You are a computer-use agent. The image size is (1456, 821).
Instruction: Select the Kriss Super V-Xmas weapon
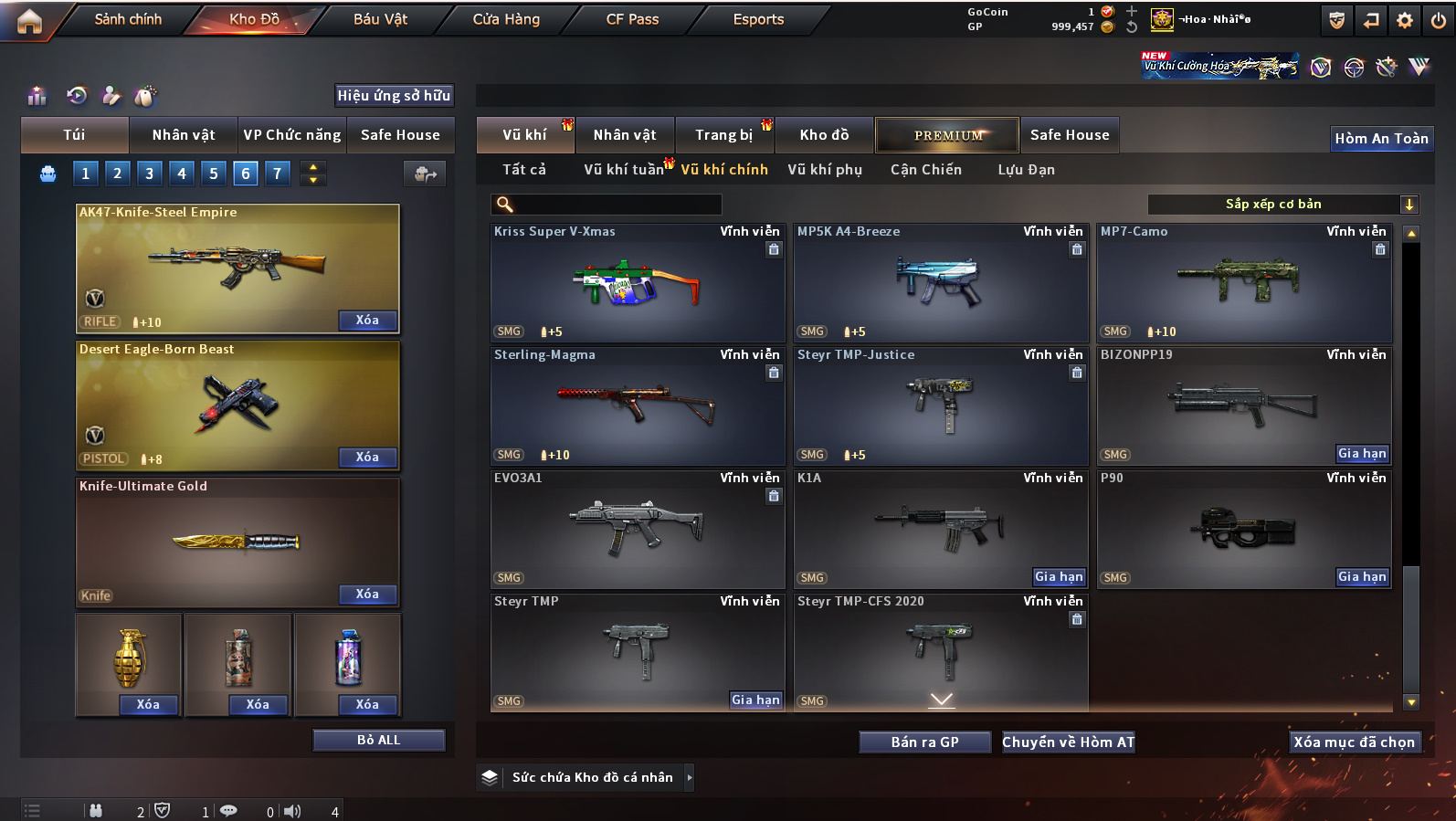(x=637, y=283)
